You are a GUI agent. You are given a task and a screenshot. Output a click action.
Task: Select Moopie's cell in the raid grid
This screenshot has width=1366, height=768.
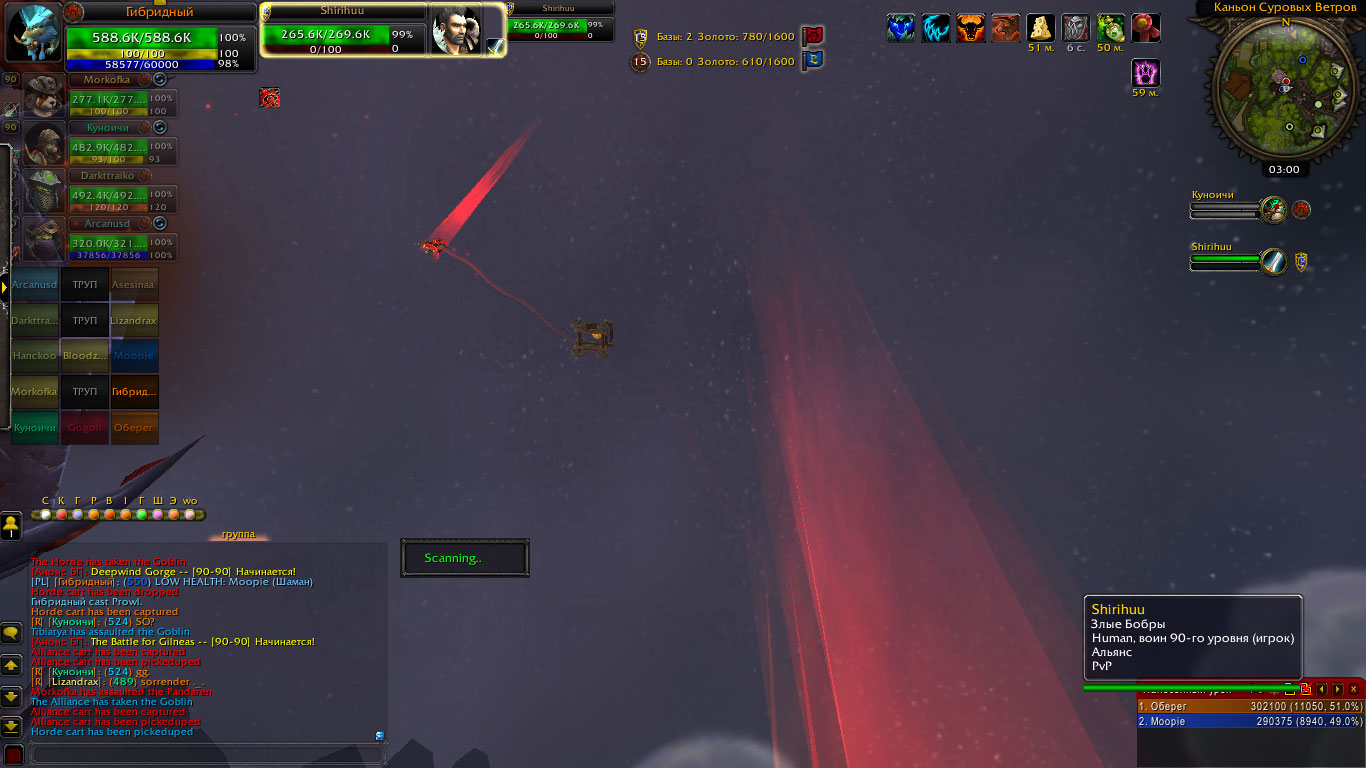coord(134,356)
